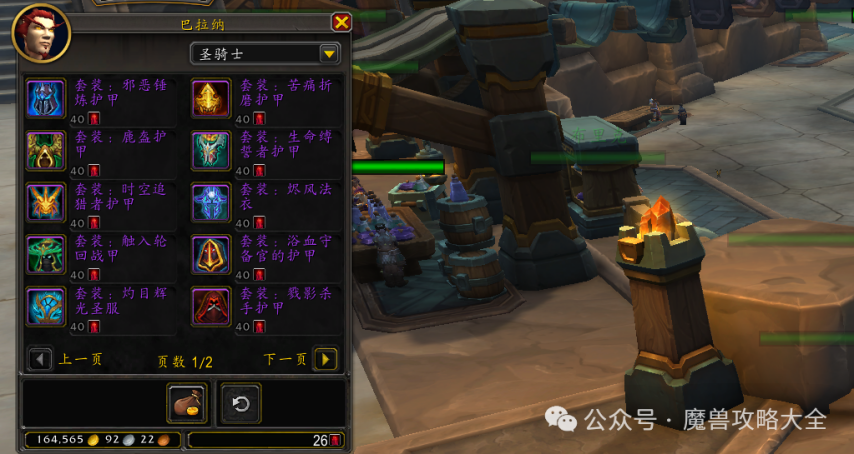Click the circular arrow buyback button
Image resolution: width=854 pixels, height=454 pixels.
click(240, 403)
